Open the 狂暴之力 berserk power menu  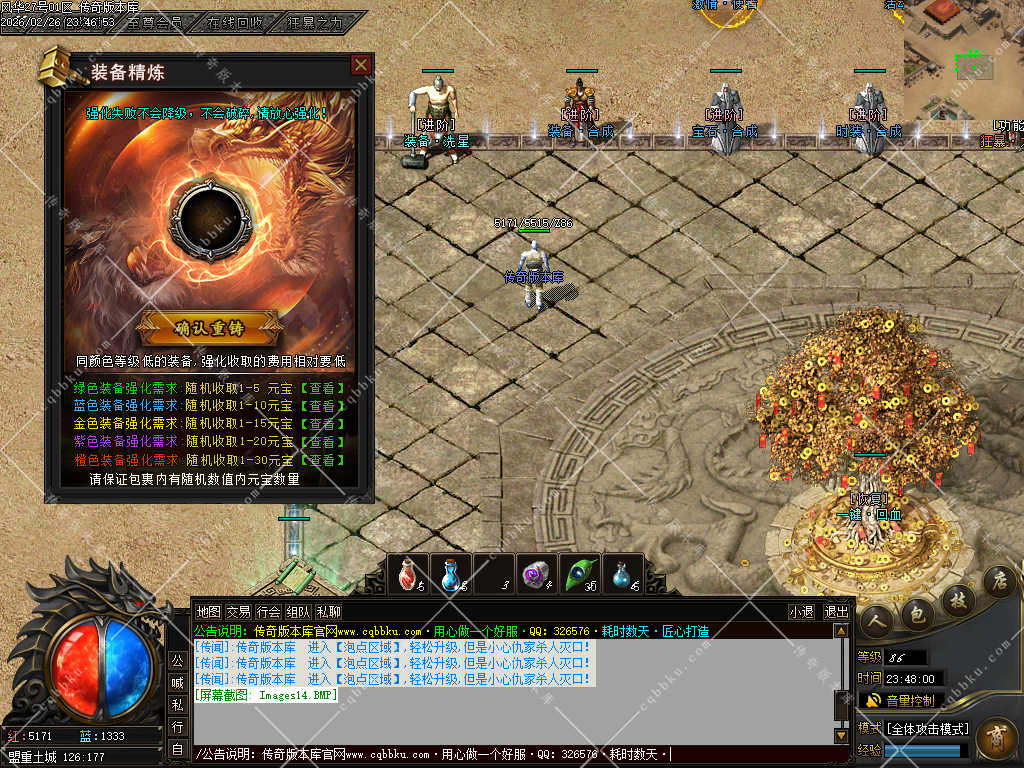tap(315, 21)
